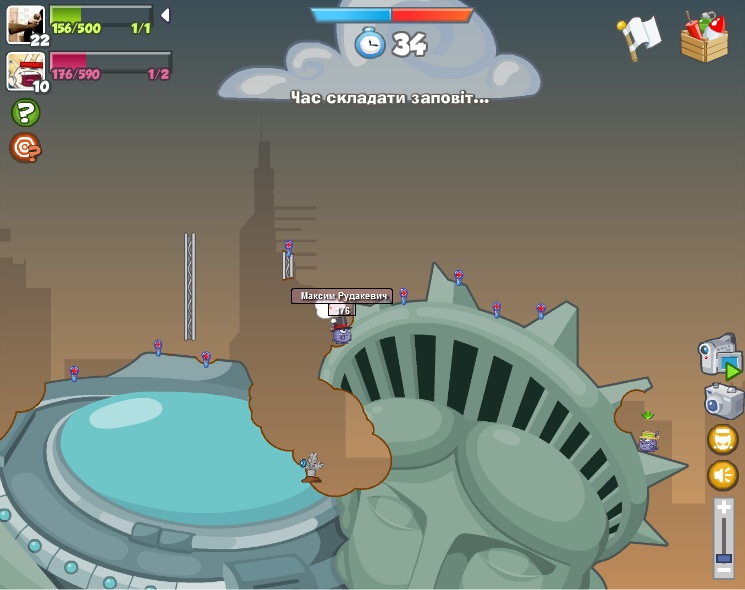Collapse the team panel with white arrow
Viewport: 745px width, 590px height.
[x=165, y=15]
